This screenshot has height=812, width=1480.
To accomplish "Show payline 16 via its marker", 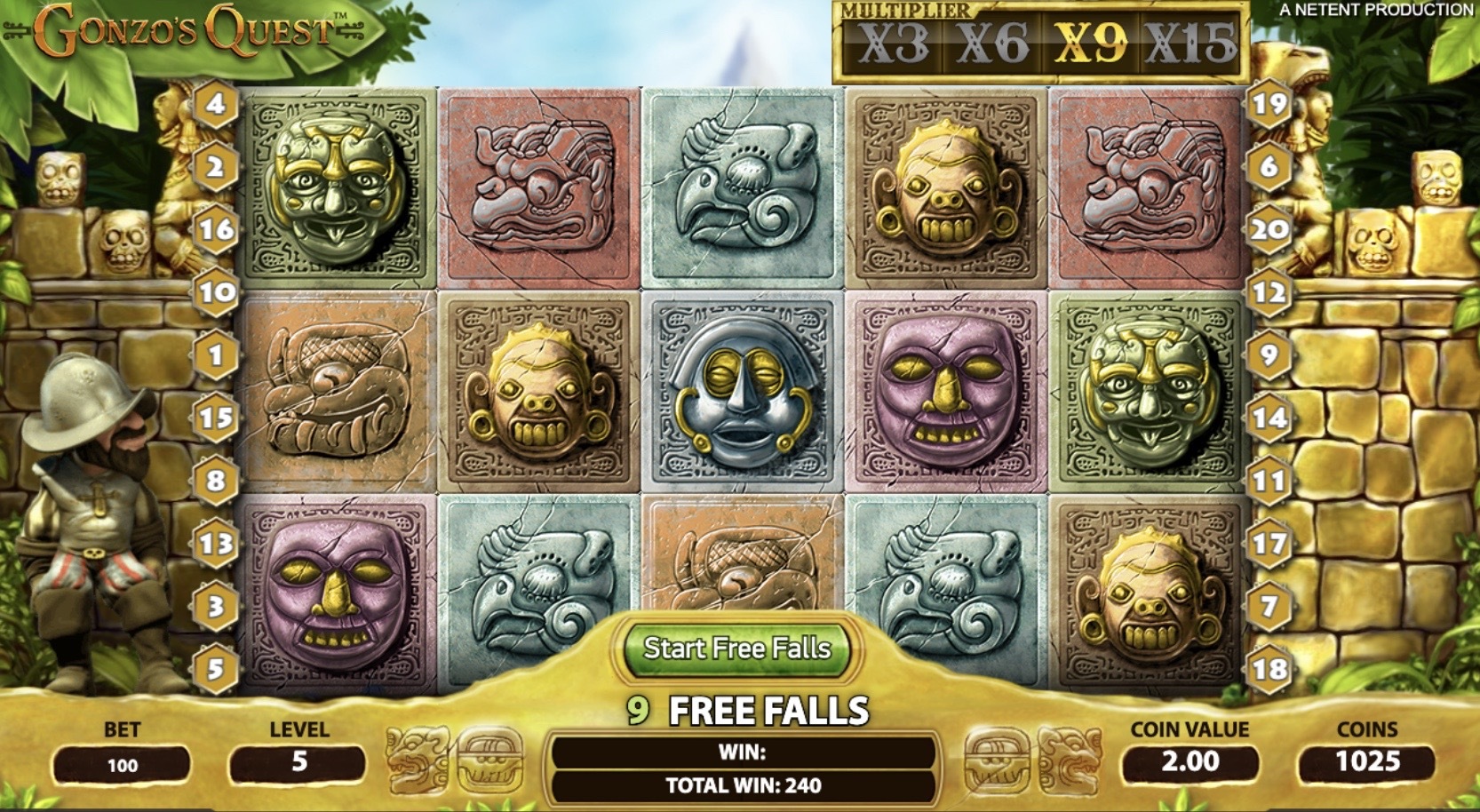I will coord(216,229).
